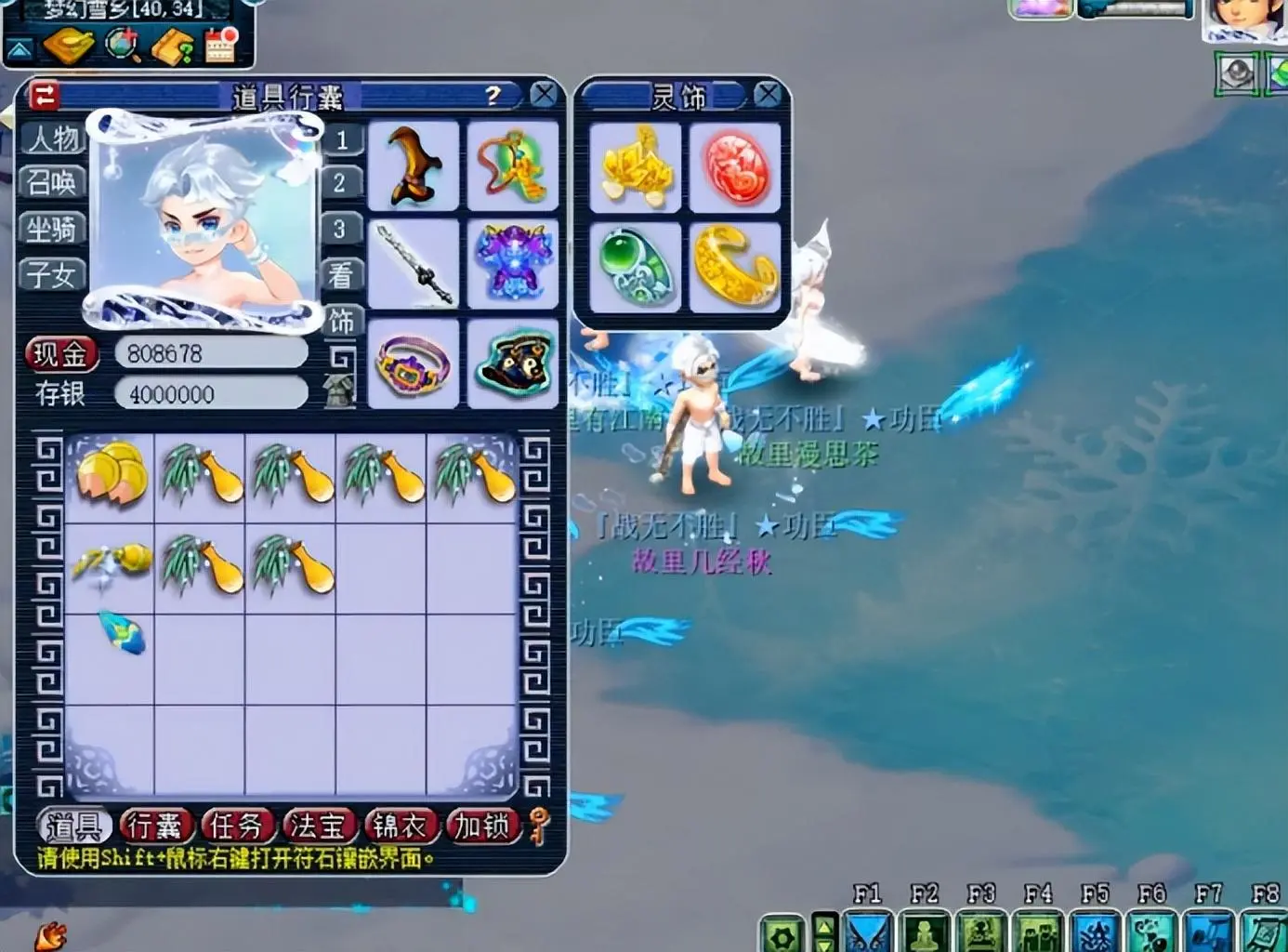1288x952 pixels.
Task: Switch to the 法宝 treasure tab
Action: point(318,826)
